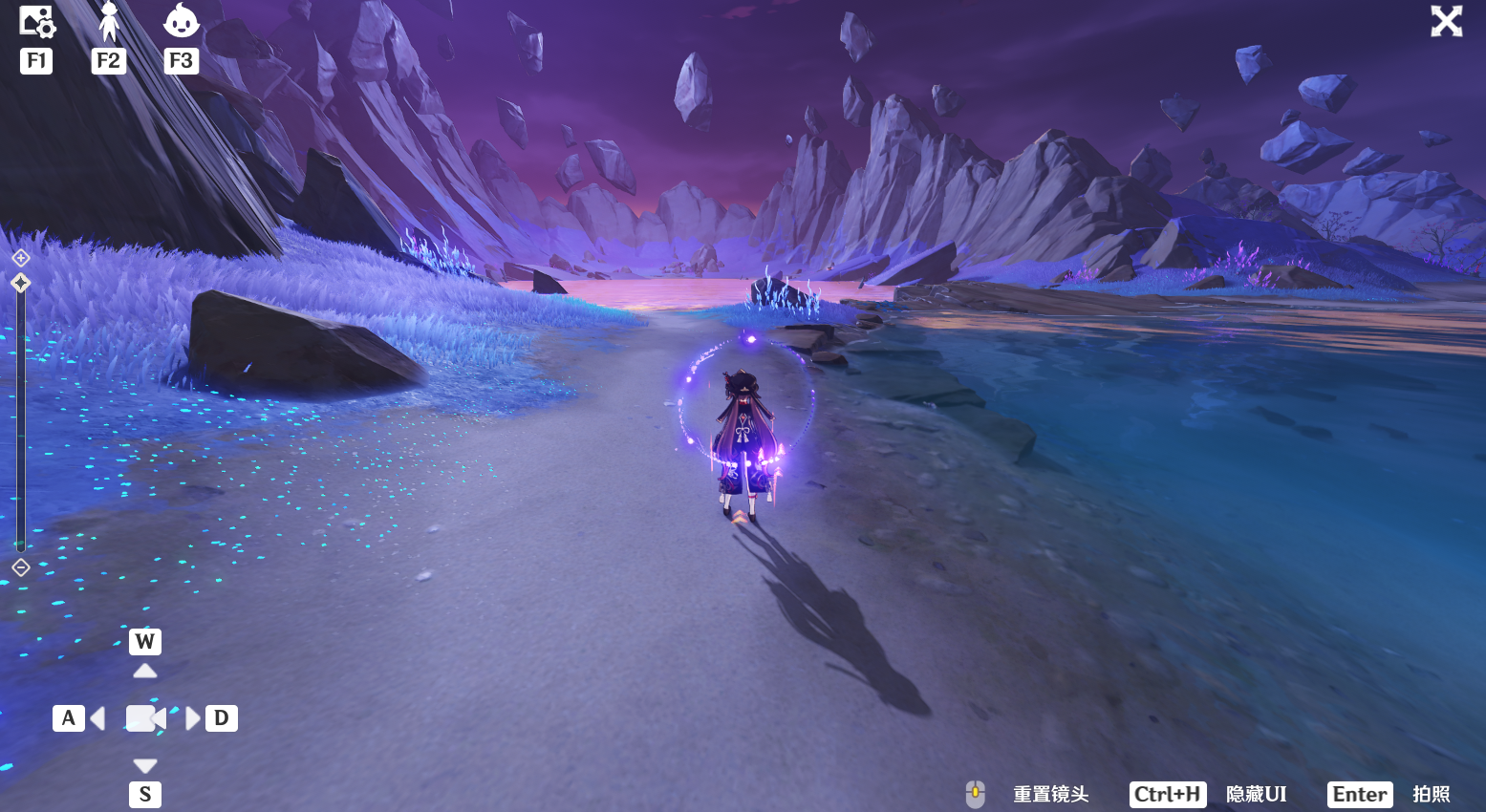Hide the interface via 隐藏UI
Viewport: 1486px width, 812px height.
click(x=1255, y=795)
